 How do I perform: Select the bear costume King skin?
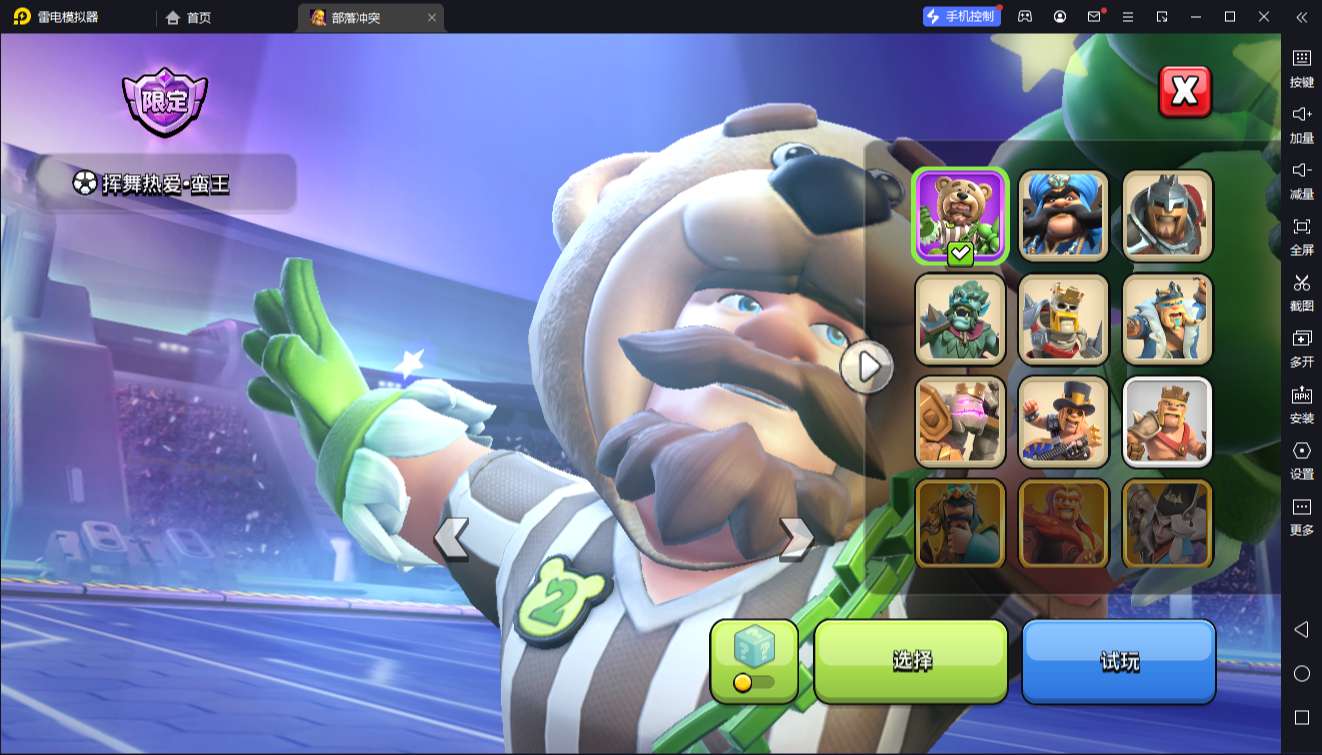click(960, 215)
